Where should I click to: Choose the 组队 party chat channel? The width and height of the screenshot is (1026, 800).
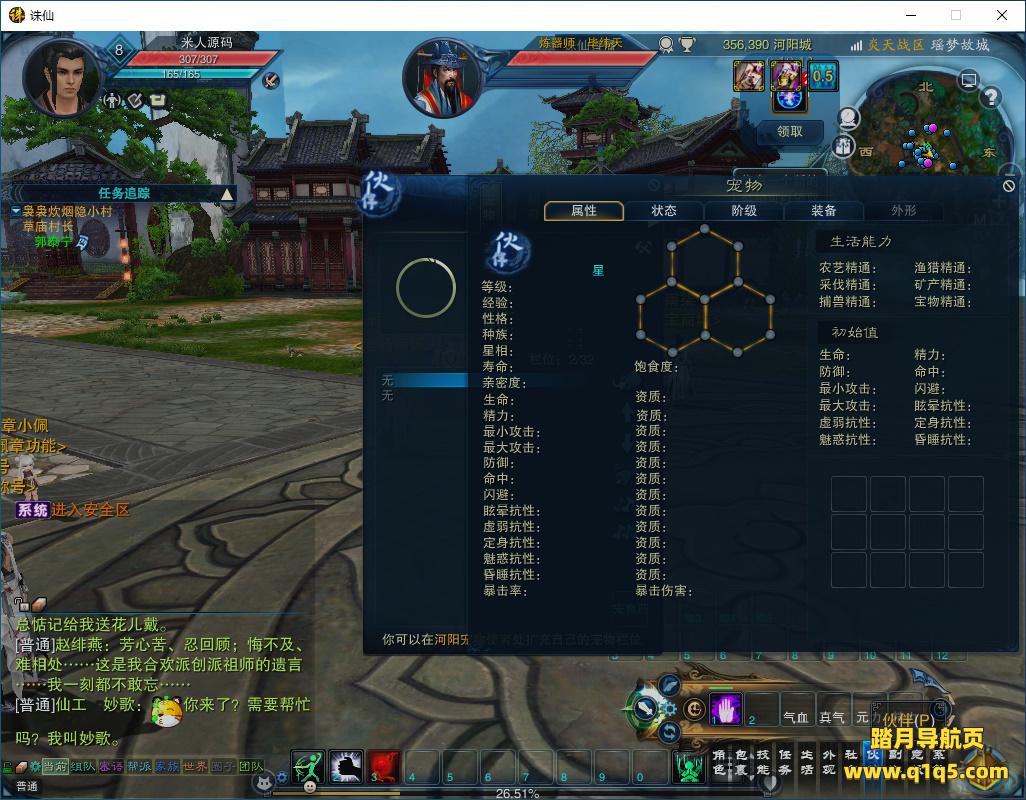[83, 766]
